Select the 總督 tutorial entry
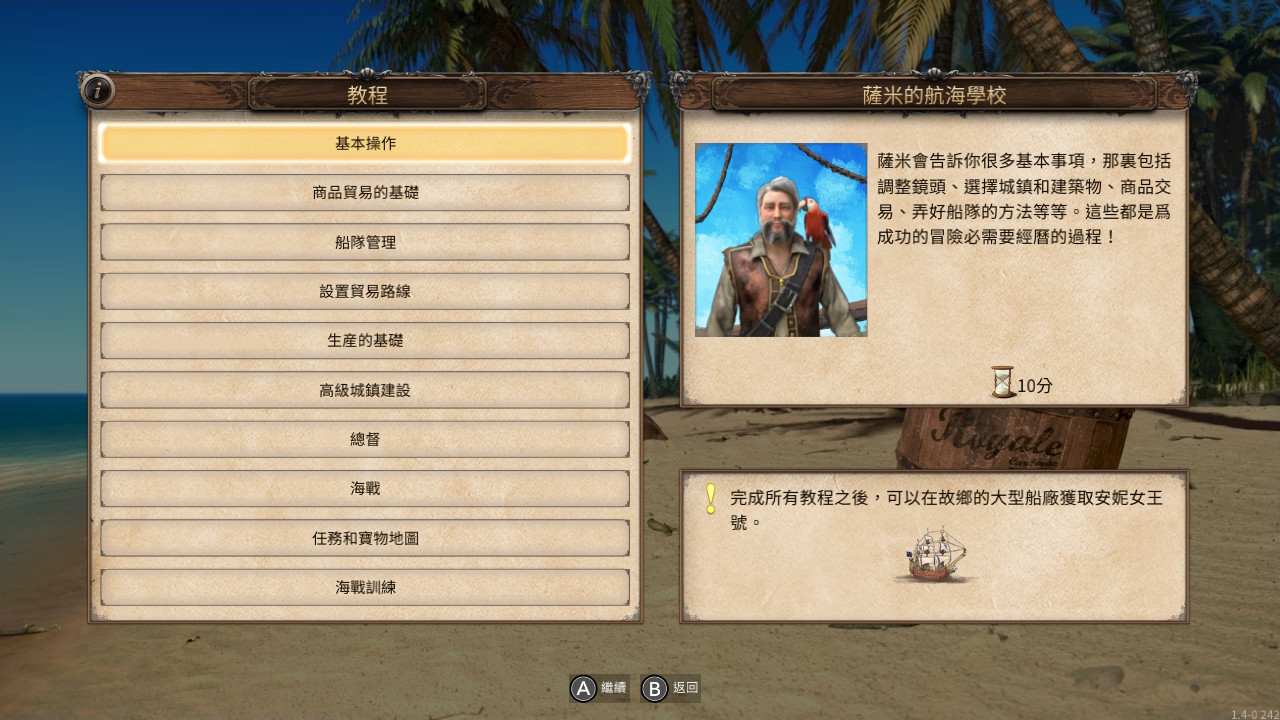The height and width of the screenshot is (720, 1280). click(365, 439)
